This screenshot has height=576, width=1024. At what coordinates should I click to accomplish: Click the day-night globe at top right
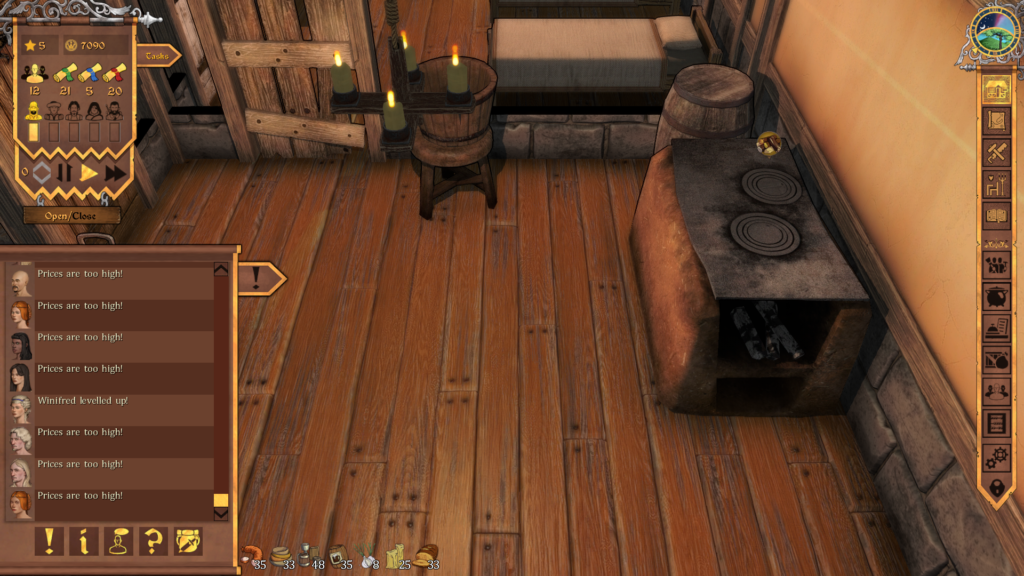(993, 35)
